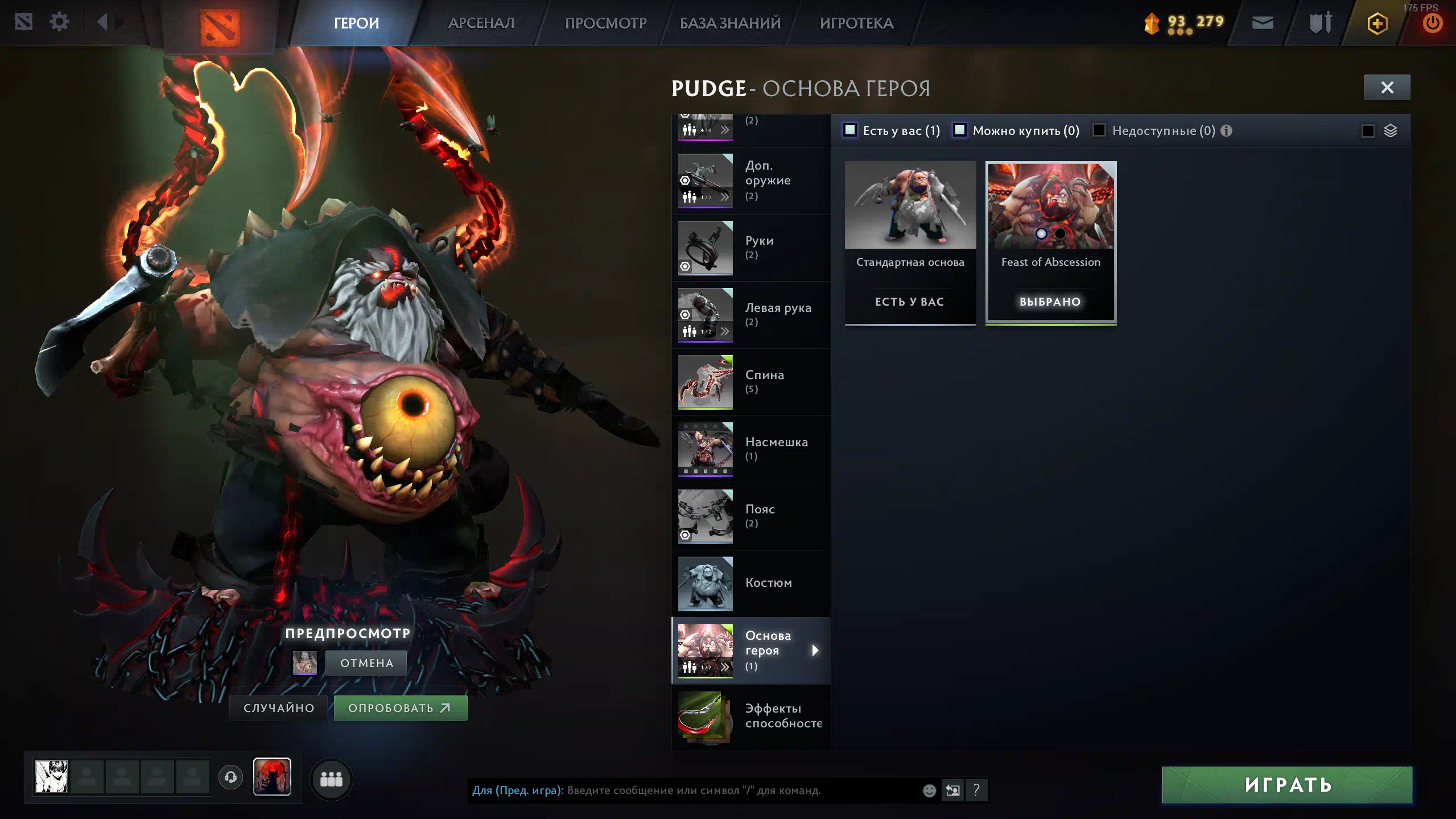Viewport: 1456px width, 819px height.
Task: Open the ПРОСМОТР tab
Action: (x=605, y=23)
